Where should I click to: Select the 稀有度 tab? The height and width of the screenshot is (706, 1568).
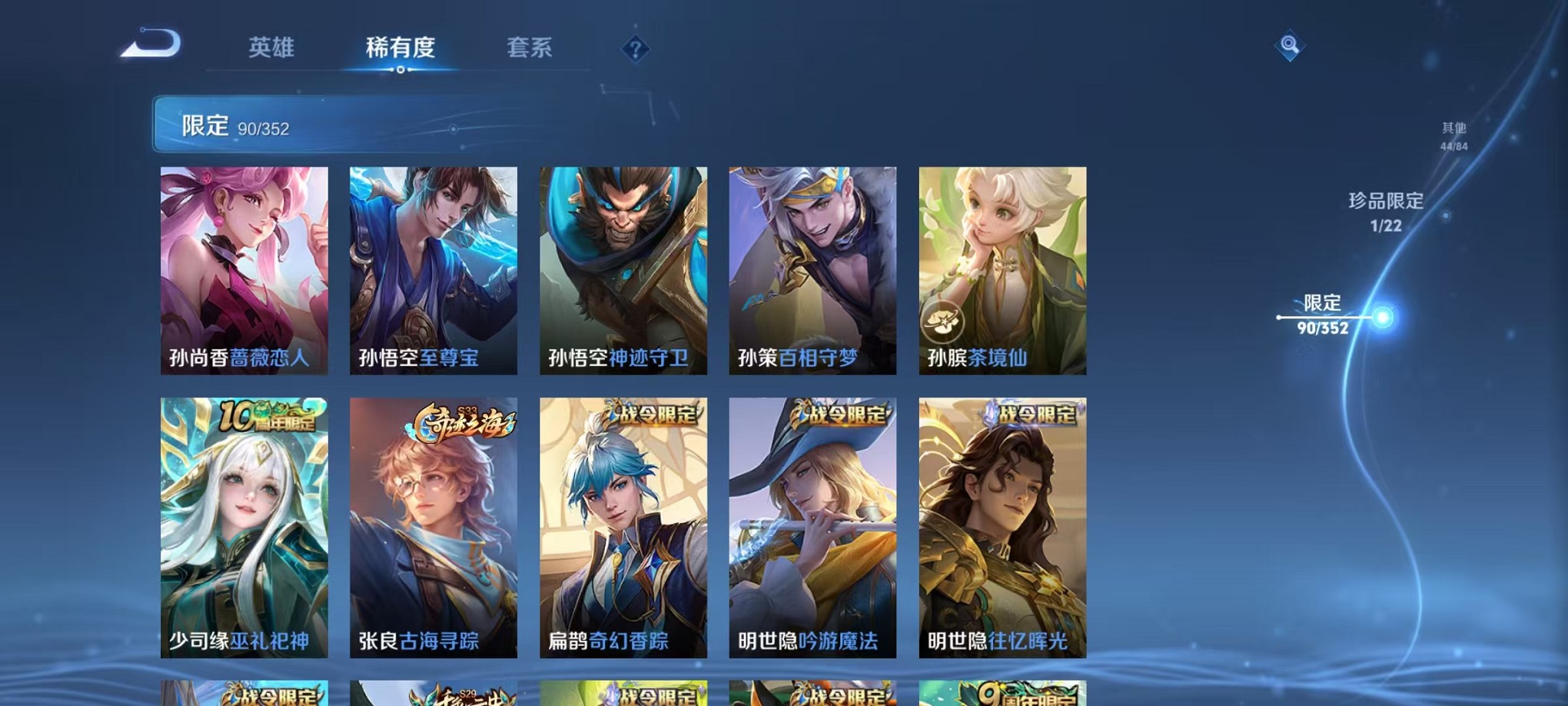399,48
